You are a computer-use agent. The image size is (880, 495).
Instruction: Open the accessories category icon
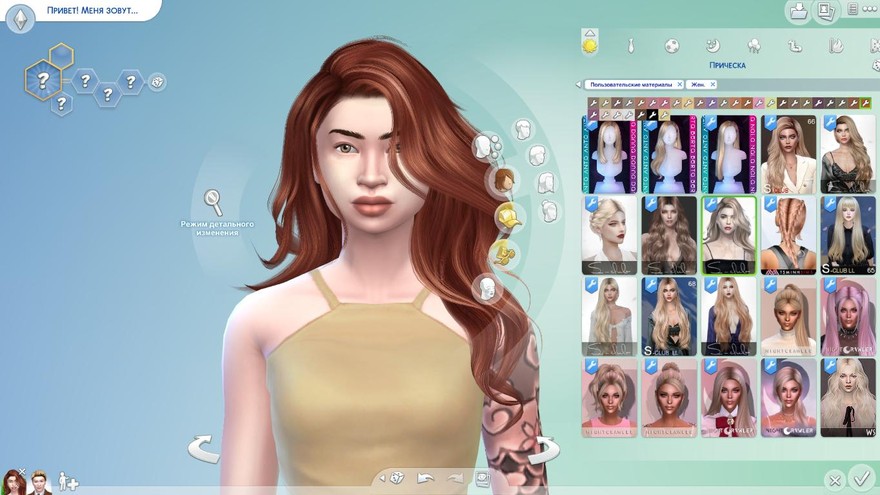[507, 257]
